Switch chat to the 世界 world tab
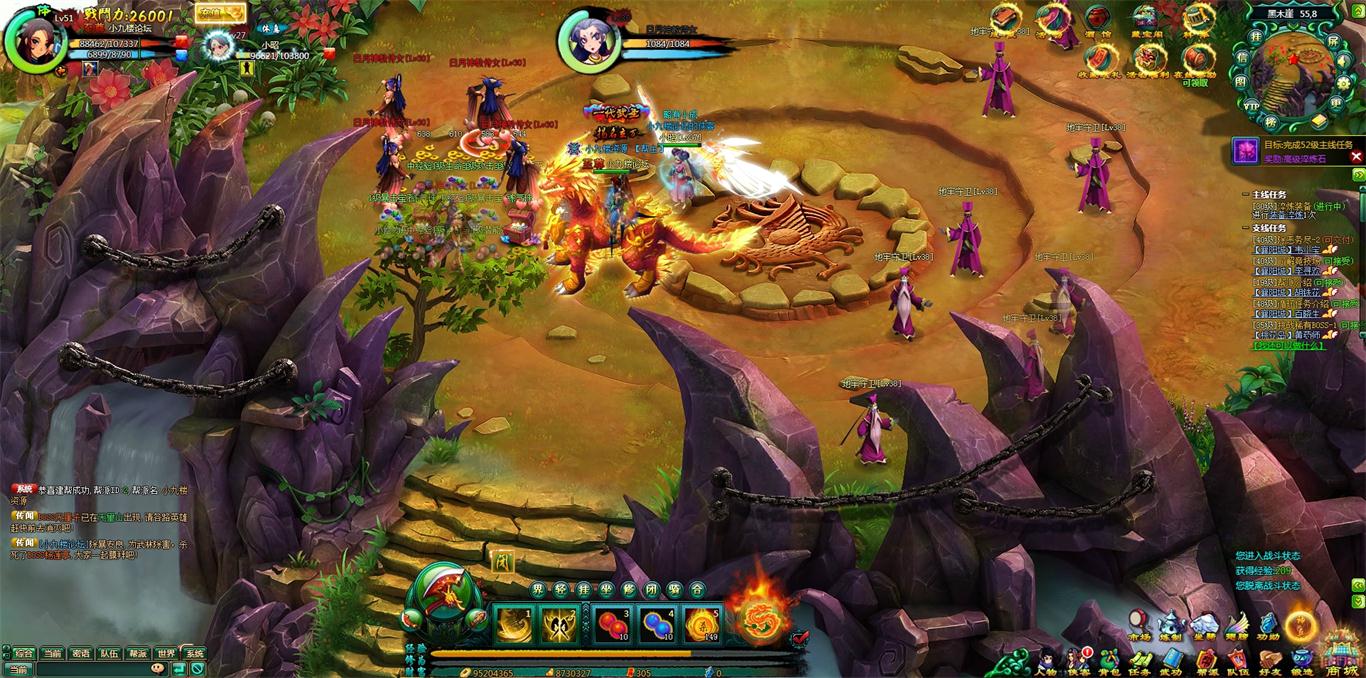The image size is (1366, 678). [x=166, y=653]
